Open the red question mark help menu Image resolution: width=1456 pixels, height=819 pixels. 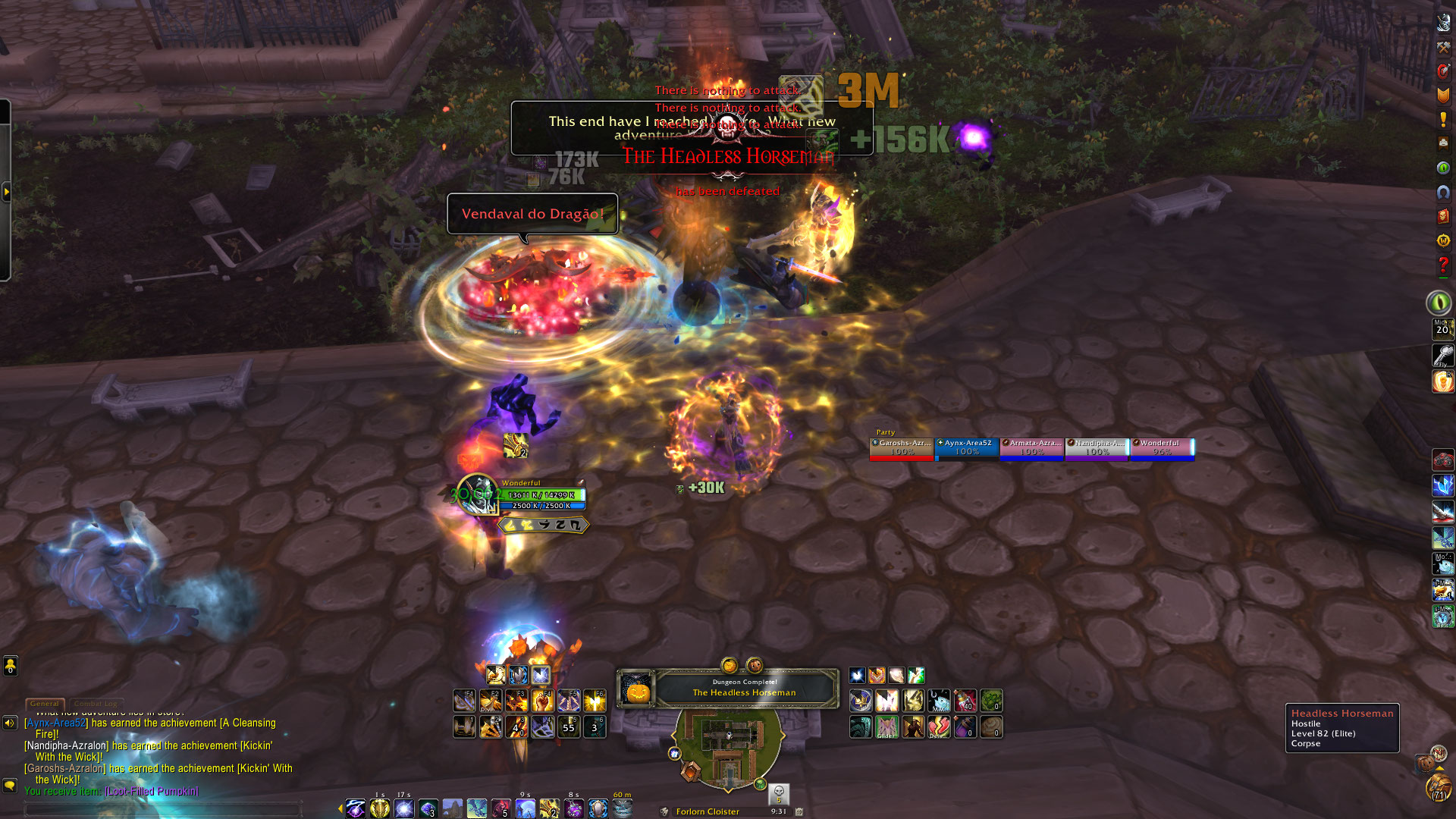pyautogui.click(x=1442, y=265)
